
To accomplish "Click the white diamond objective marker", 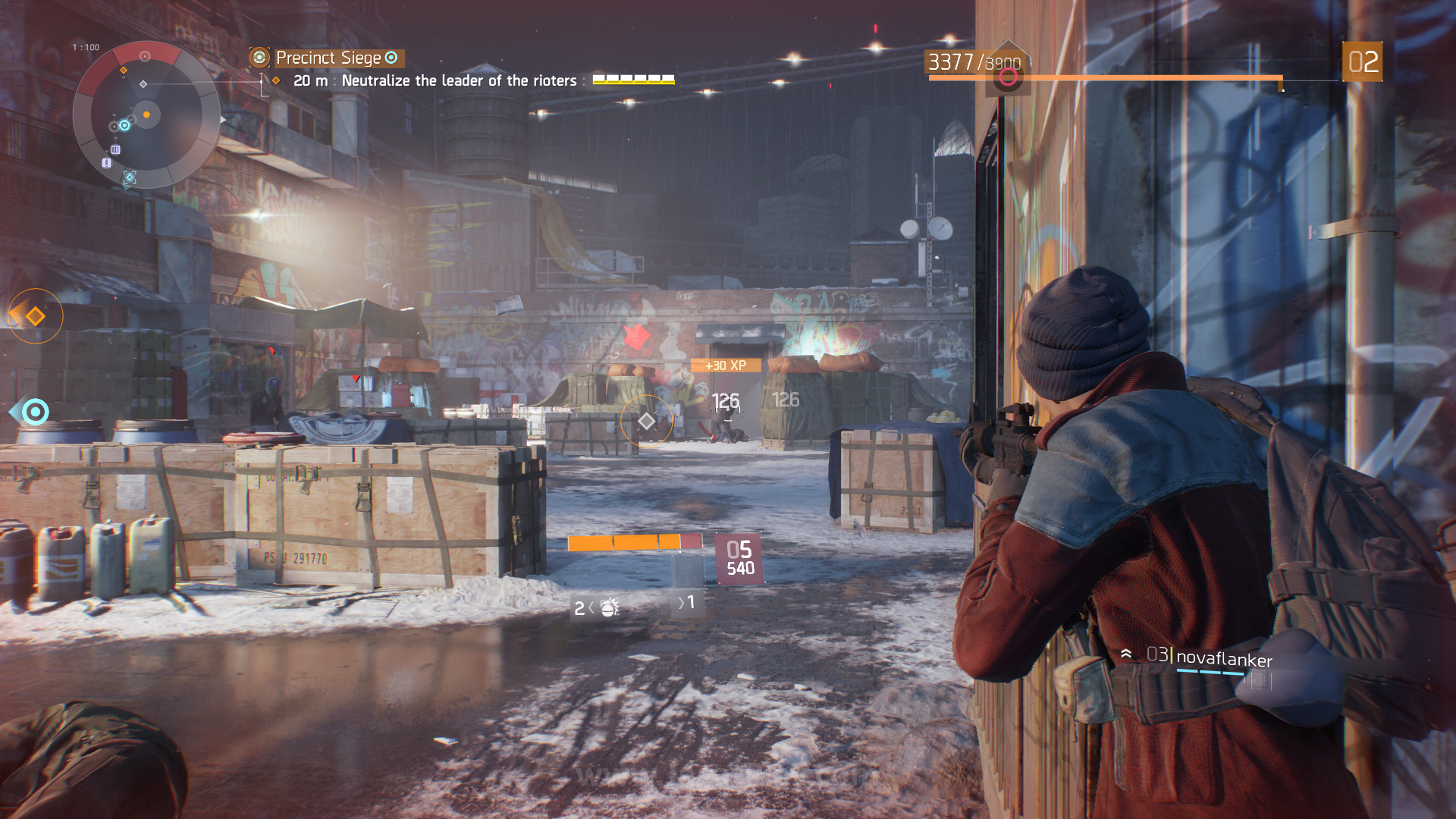I will pos(646,420).
